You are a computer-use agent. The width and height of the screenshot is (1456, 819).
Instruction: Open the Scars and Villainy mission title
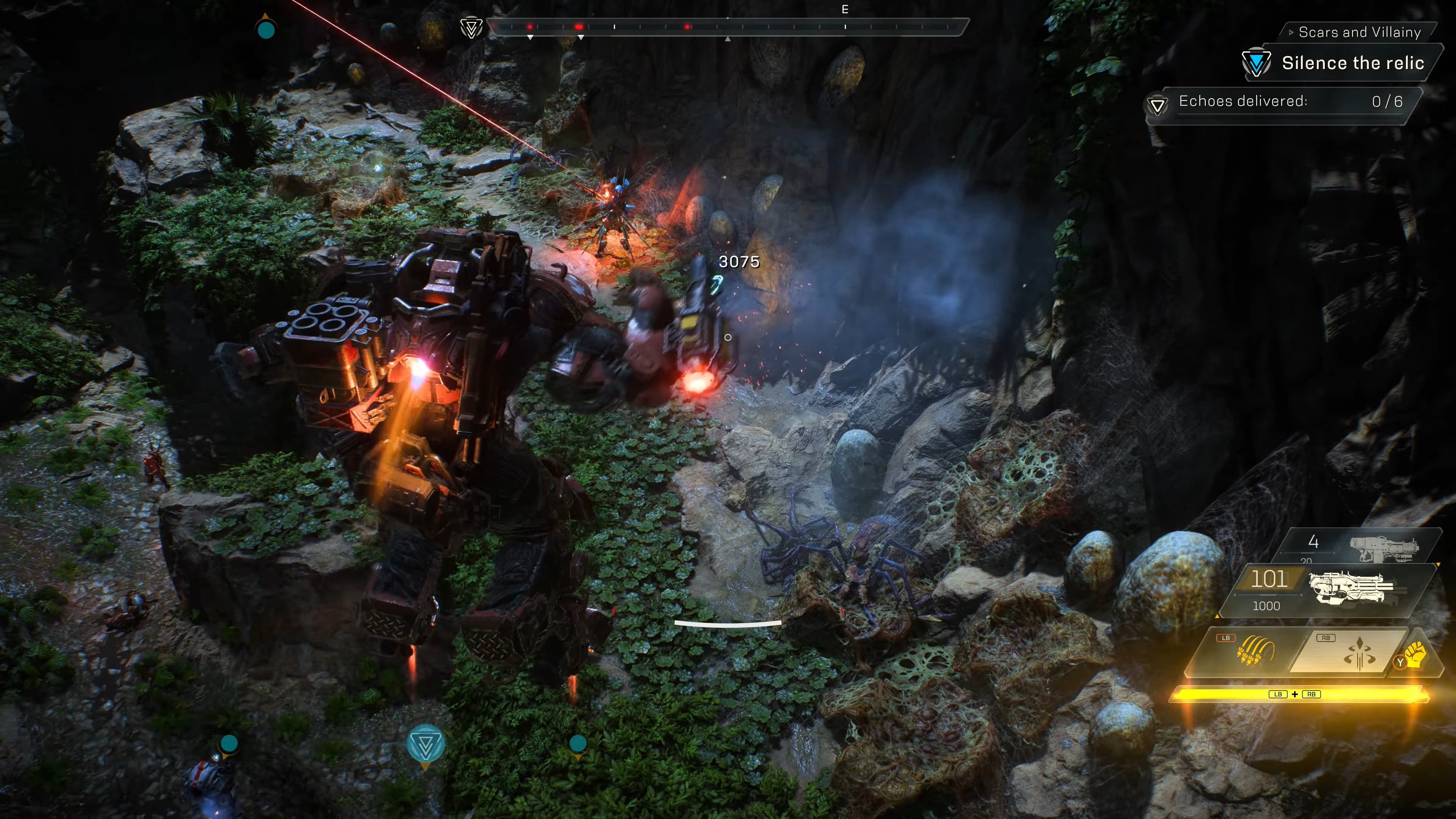(1359, 32)
